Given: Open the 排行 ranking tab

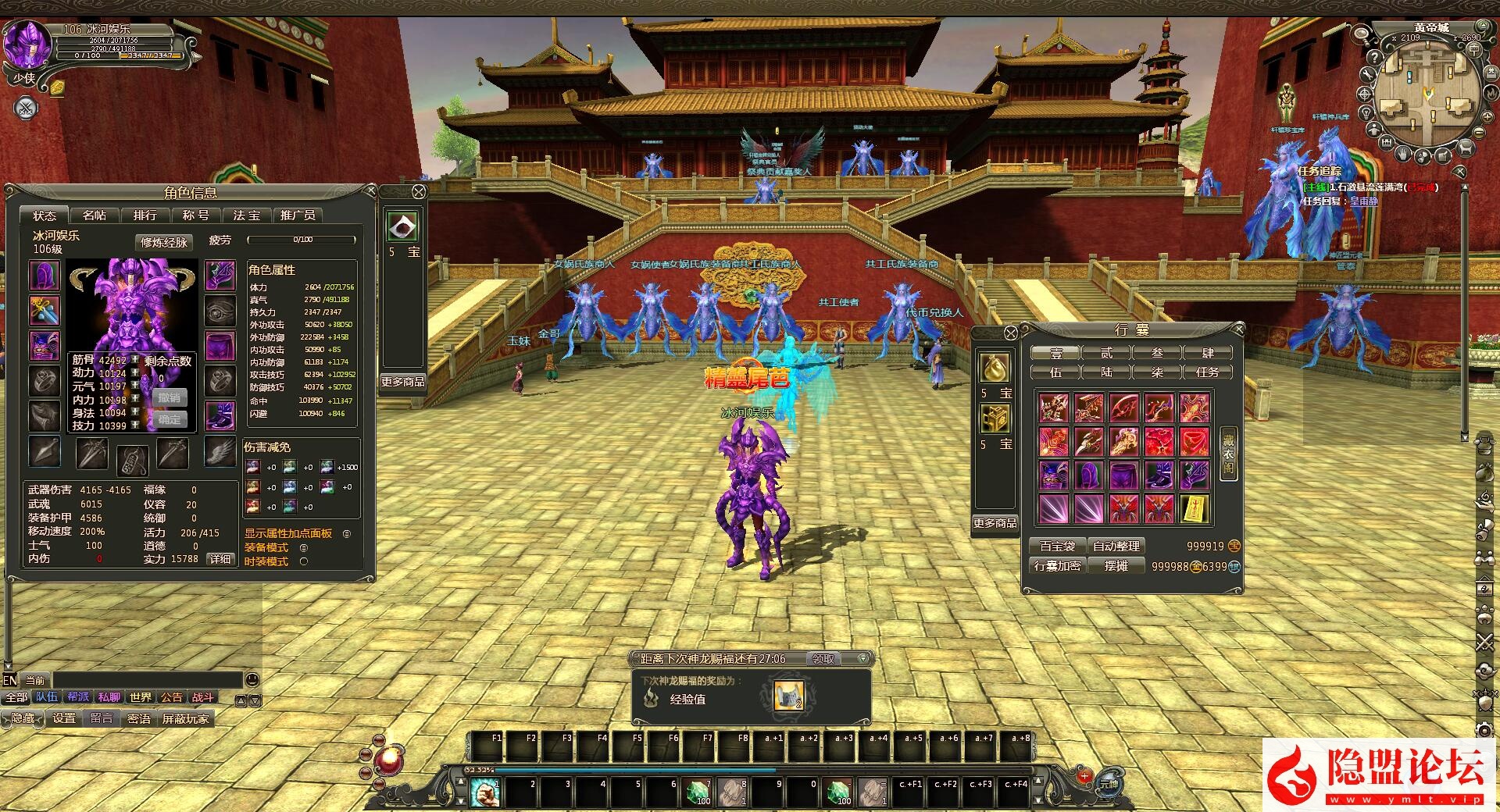Looking at the screenshot, I should [x=145, y=215].
